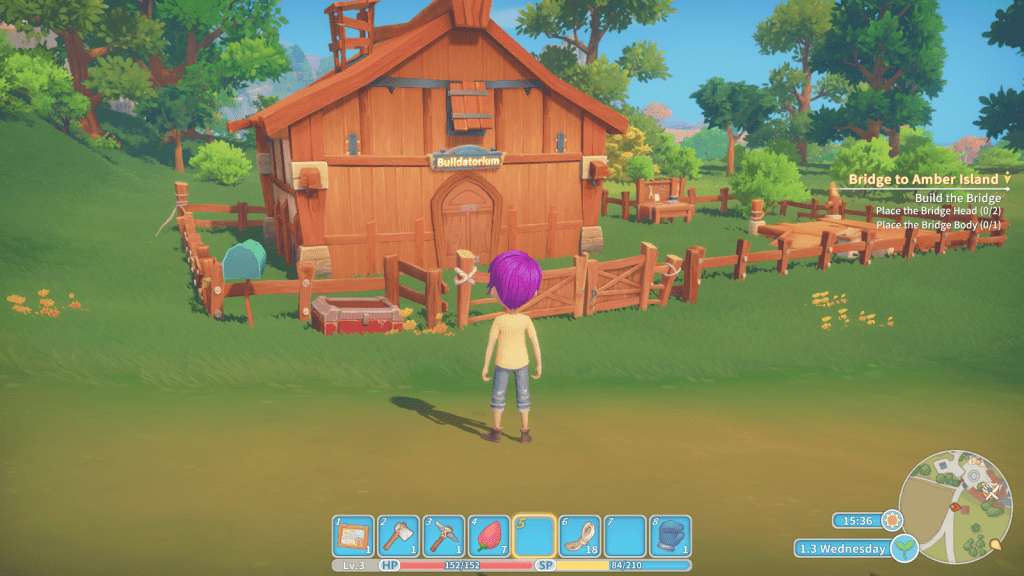
Task: Equip the pickaxe from the hotbar
Action: tap(442, 536)
